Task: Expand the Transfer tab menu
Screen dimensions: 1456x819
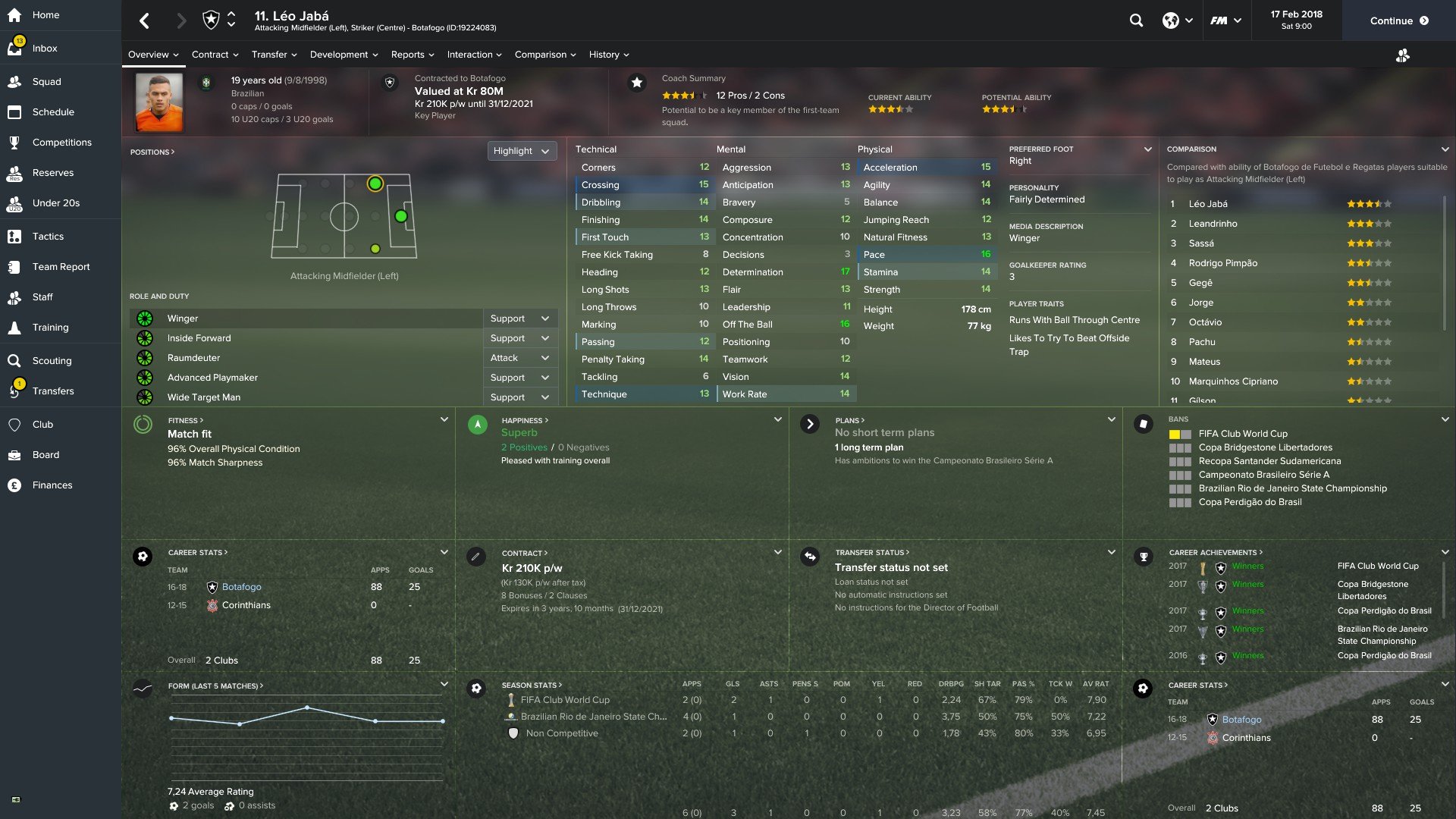Action: (x=274, y=55)
